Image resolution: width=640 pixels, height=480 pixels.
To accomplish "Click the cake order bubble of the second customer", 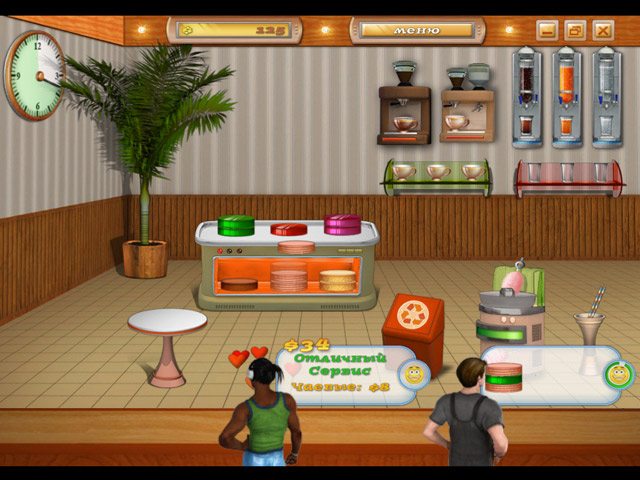I will tap(550, 374).
